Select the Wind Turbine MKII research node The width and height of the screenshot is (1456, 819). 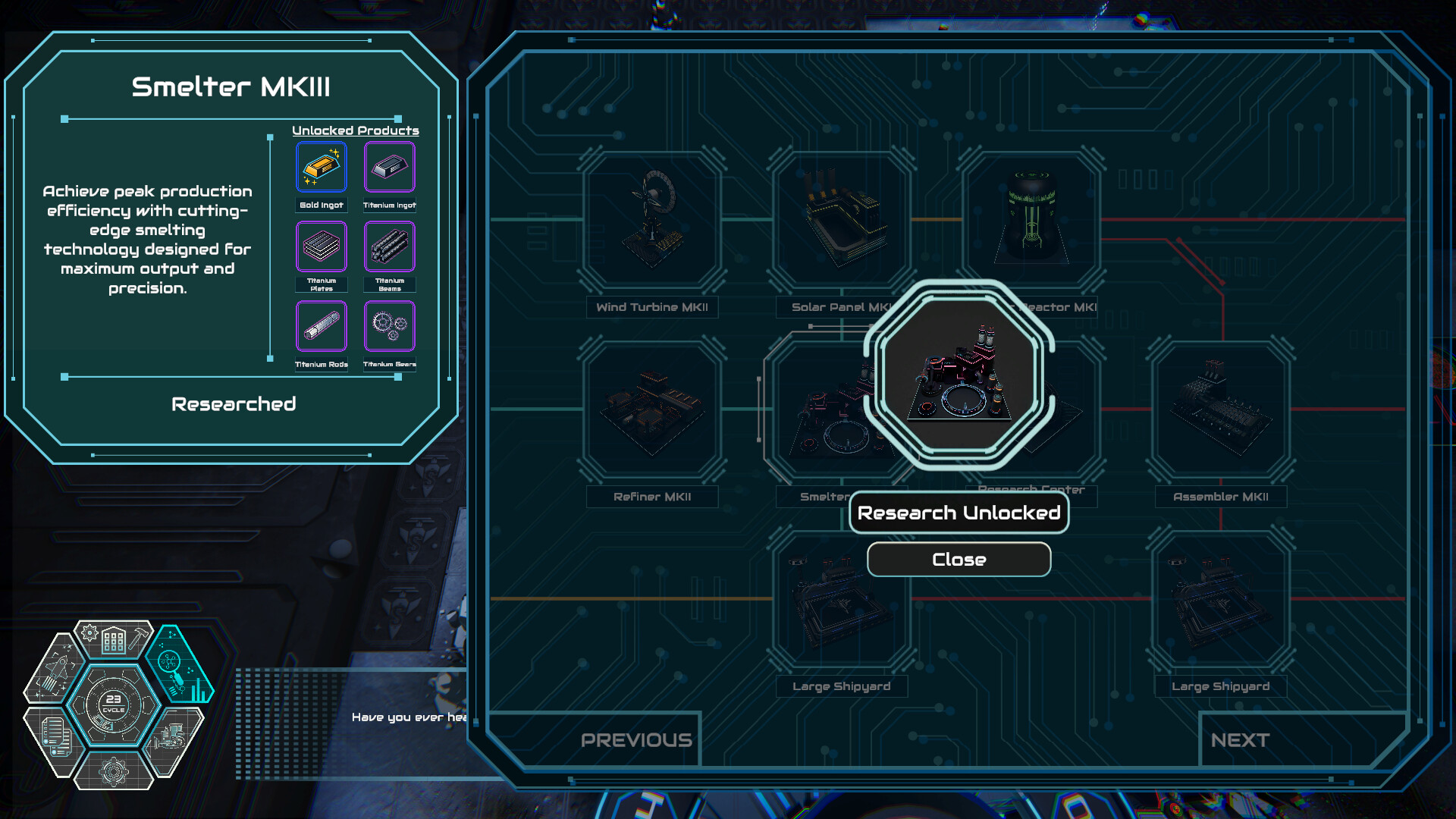coord(651,220)
